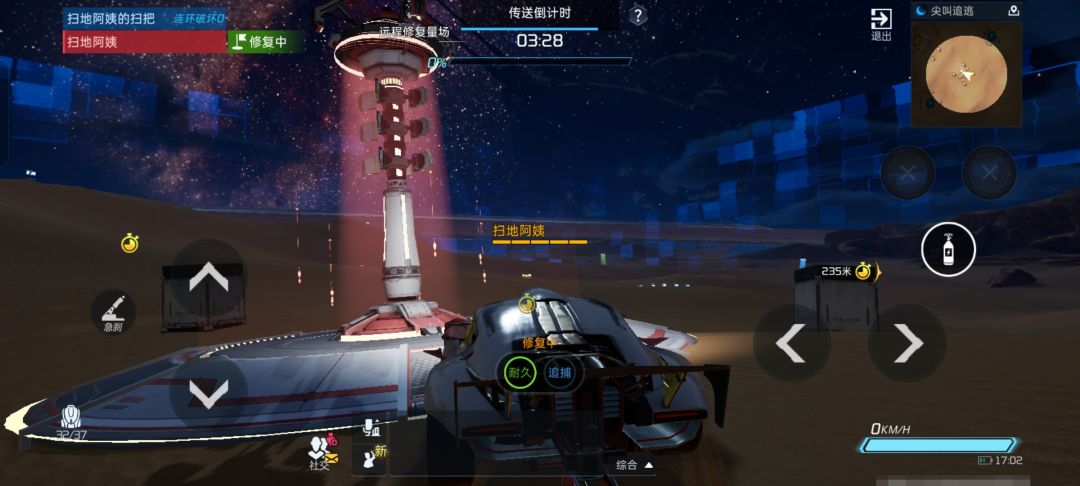Select the green 耐久 durability button
The image size is (1080, 486).
518,372
